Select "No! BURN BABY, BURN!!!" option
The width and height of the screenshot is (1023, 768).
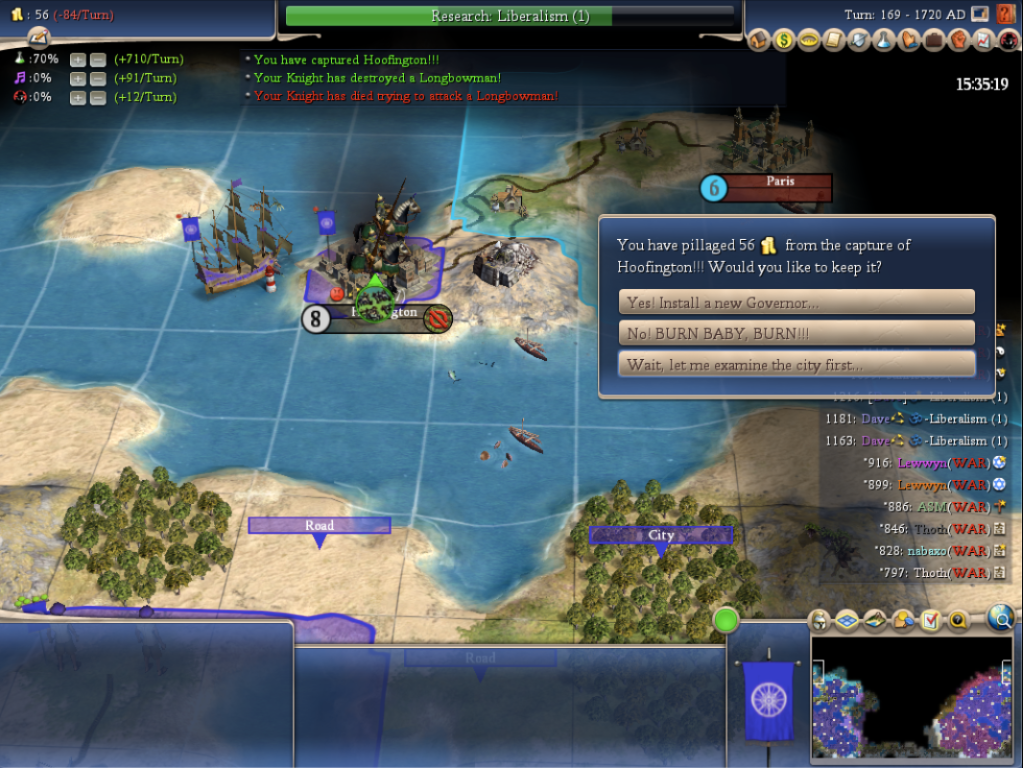(x=796, y=333)
